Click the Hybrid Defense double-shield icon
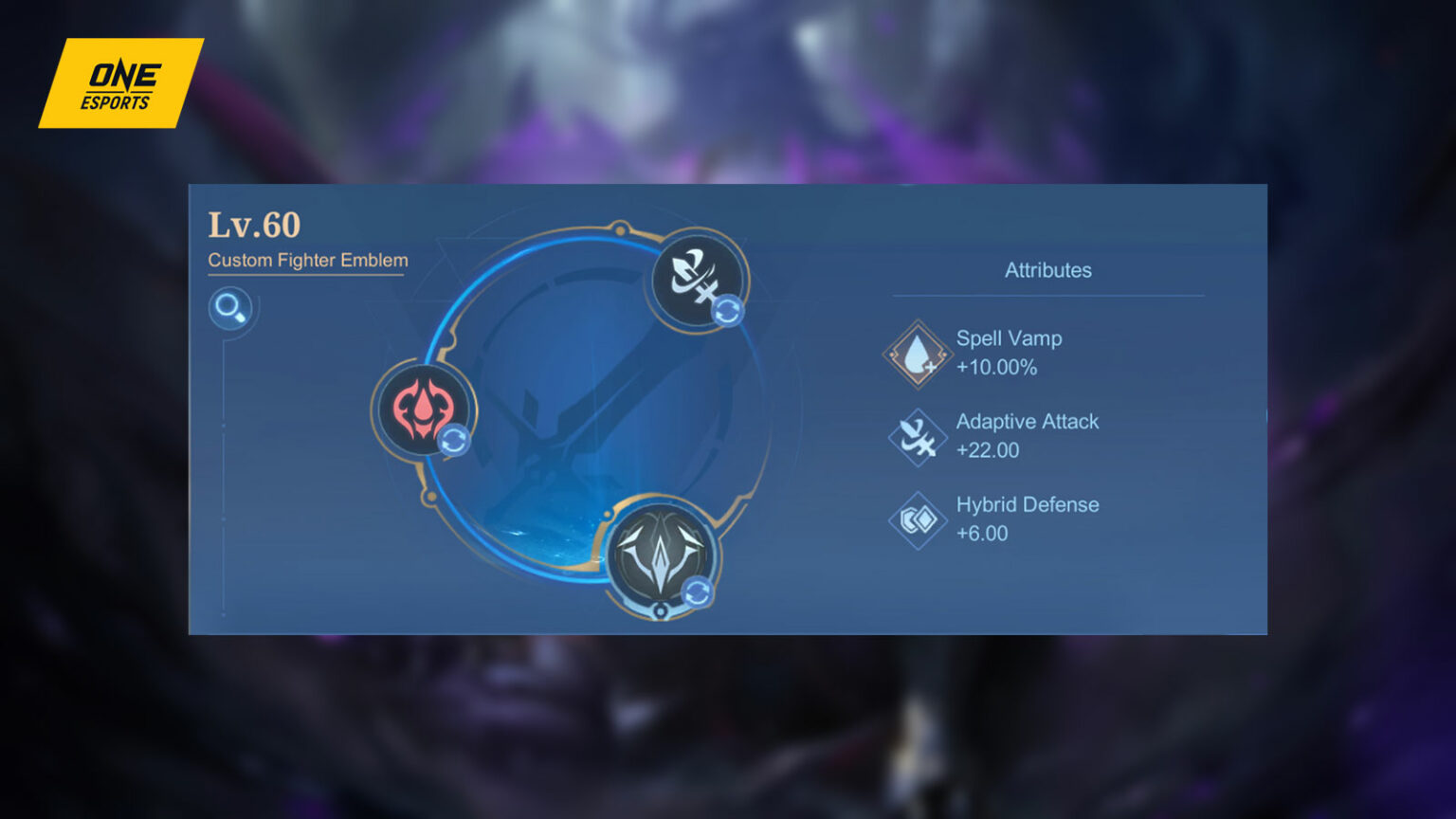The width and height of the screenshot is (1456, 819). (916, 519)
